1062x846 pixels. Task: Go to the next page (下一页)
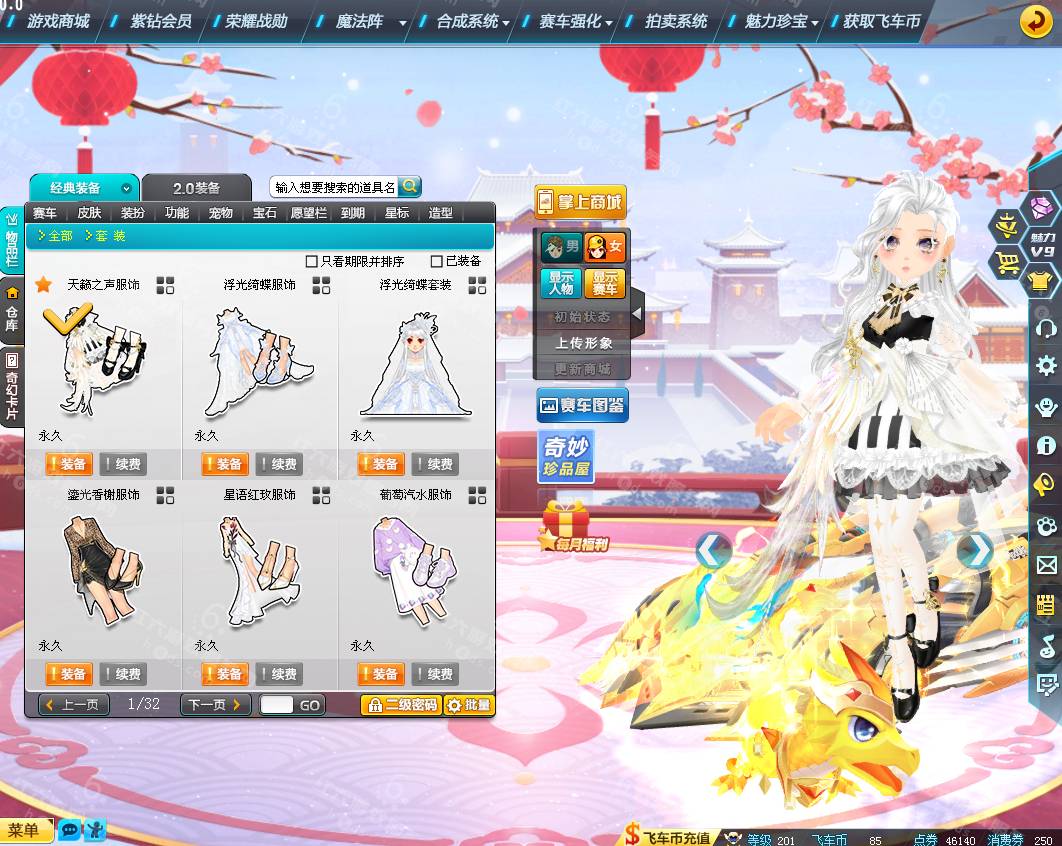[x=215, y=705]
